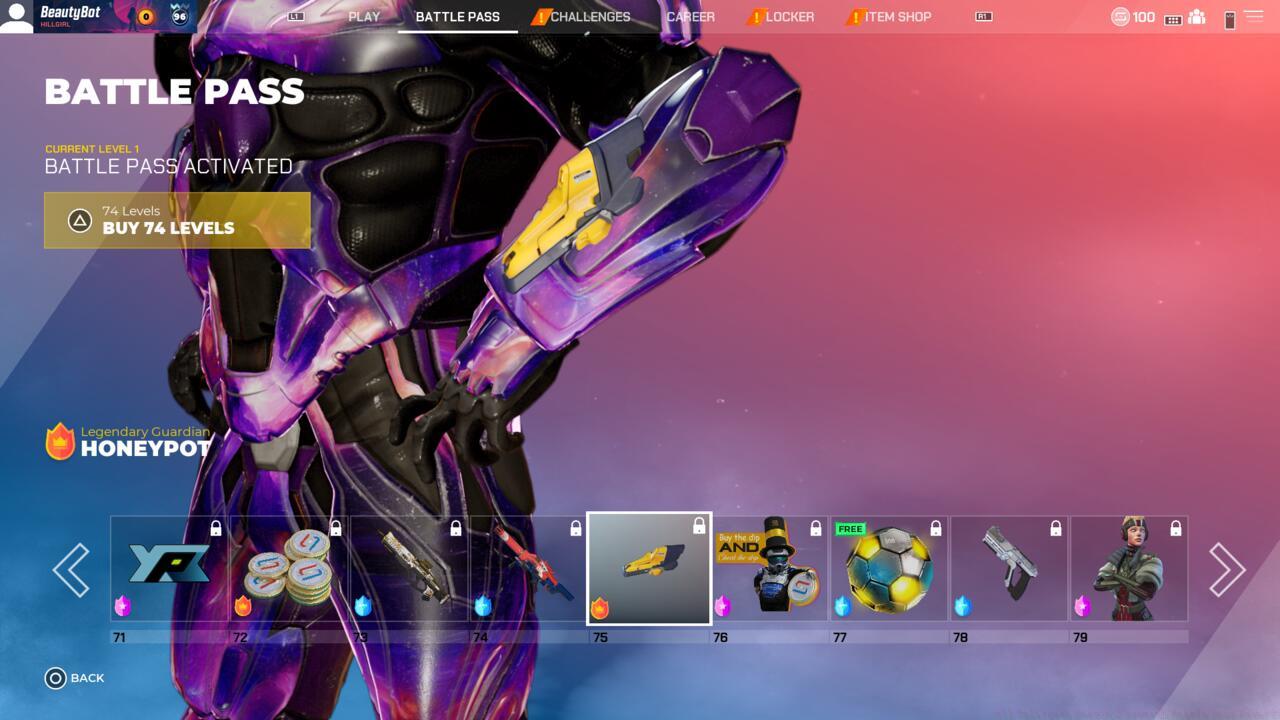Show previous battle pass rewards with left arrow
The height and width of the screenshot is (720, 1280).
click(71, 570)
